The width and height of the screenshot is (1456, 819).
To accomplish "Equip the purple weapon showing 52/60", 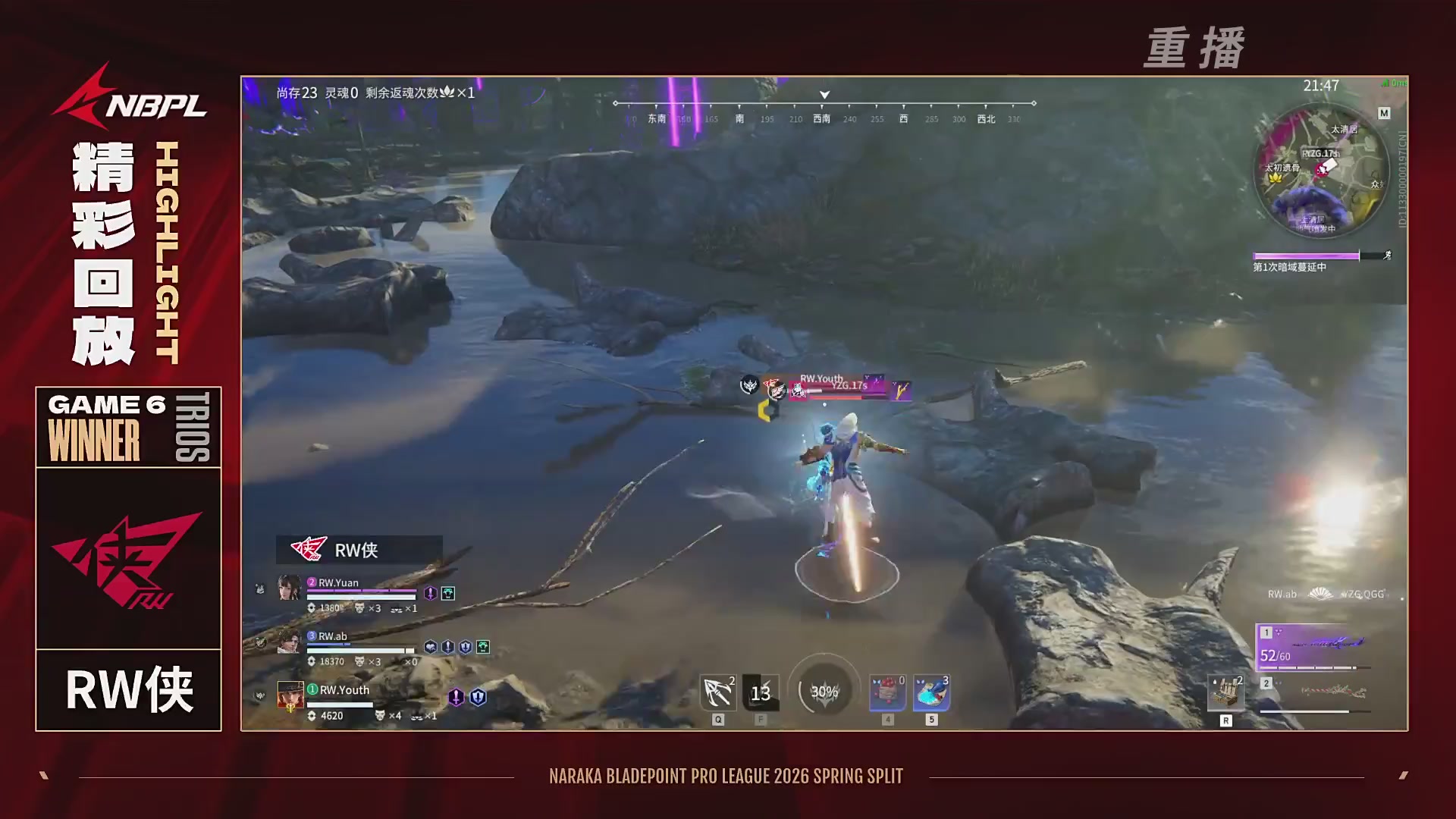I will [x=1312, y=647].
